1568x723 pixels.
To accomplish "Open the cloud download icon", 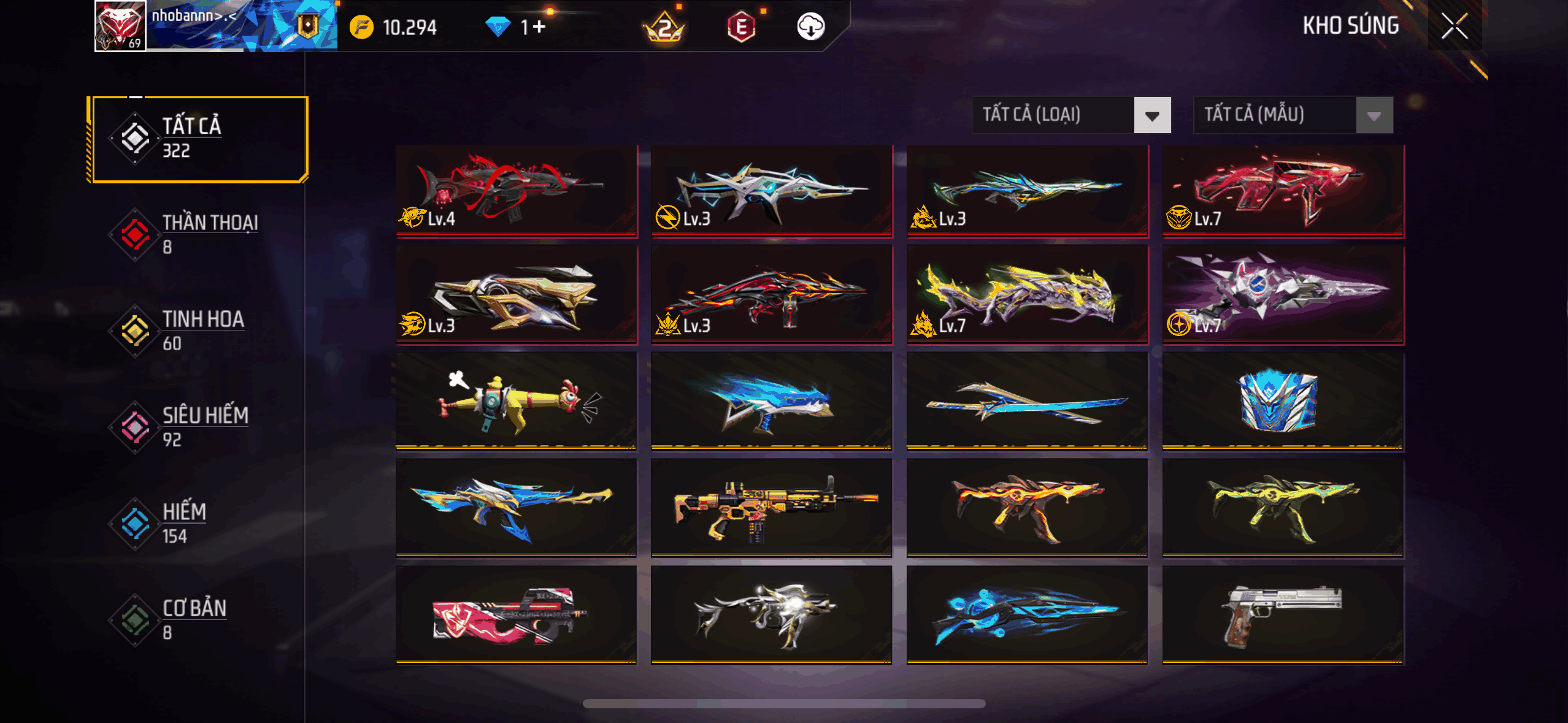I will 810,27.
